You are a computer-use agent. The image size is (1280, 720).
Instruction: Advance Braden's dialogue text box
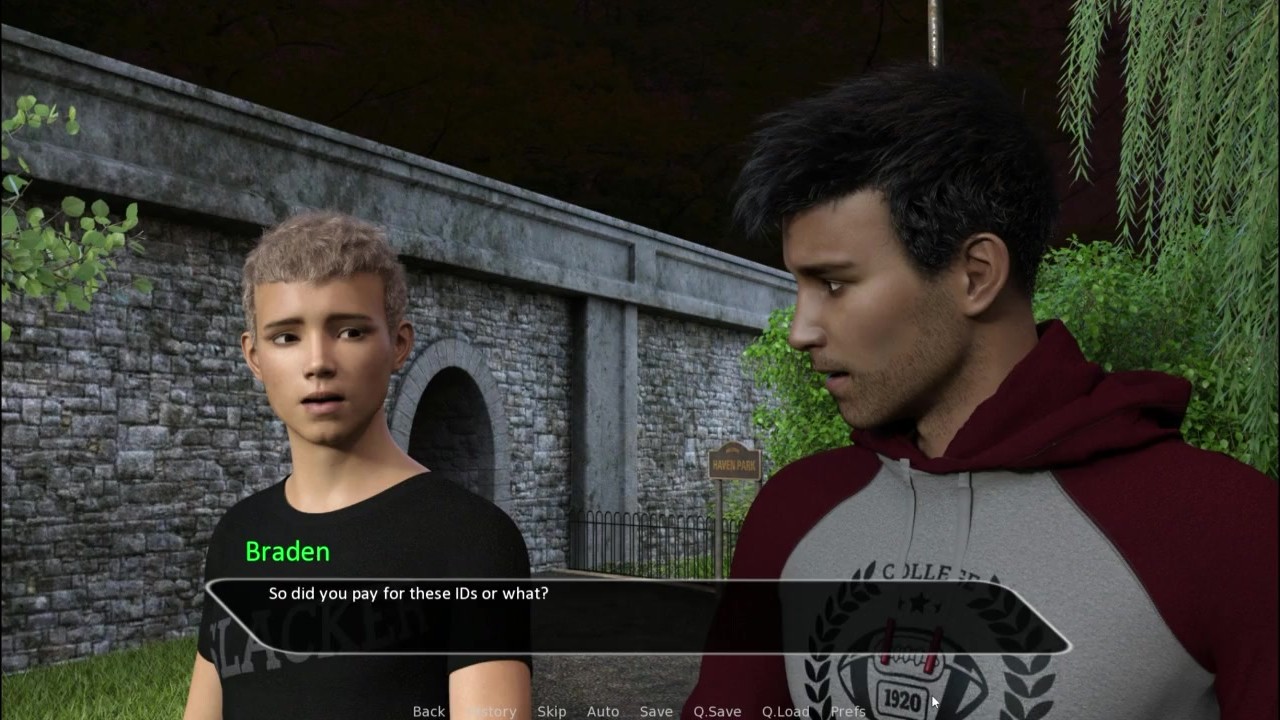tap(638, 616)
